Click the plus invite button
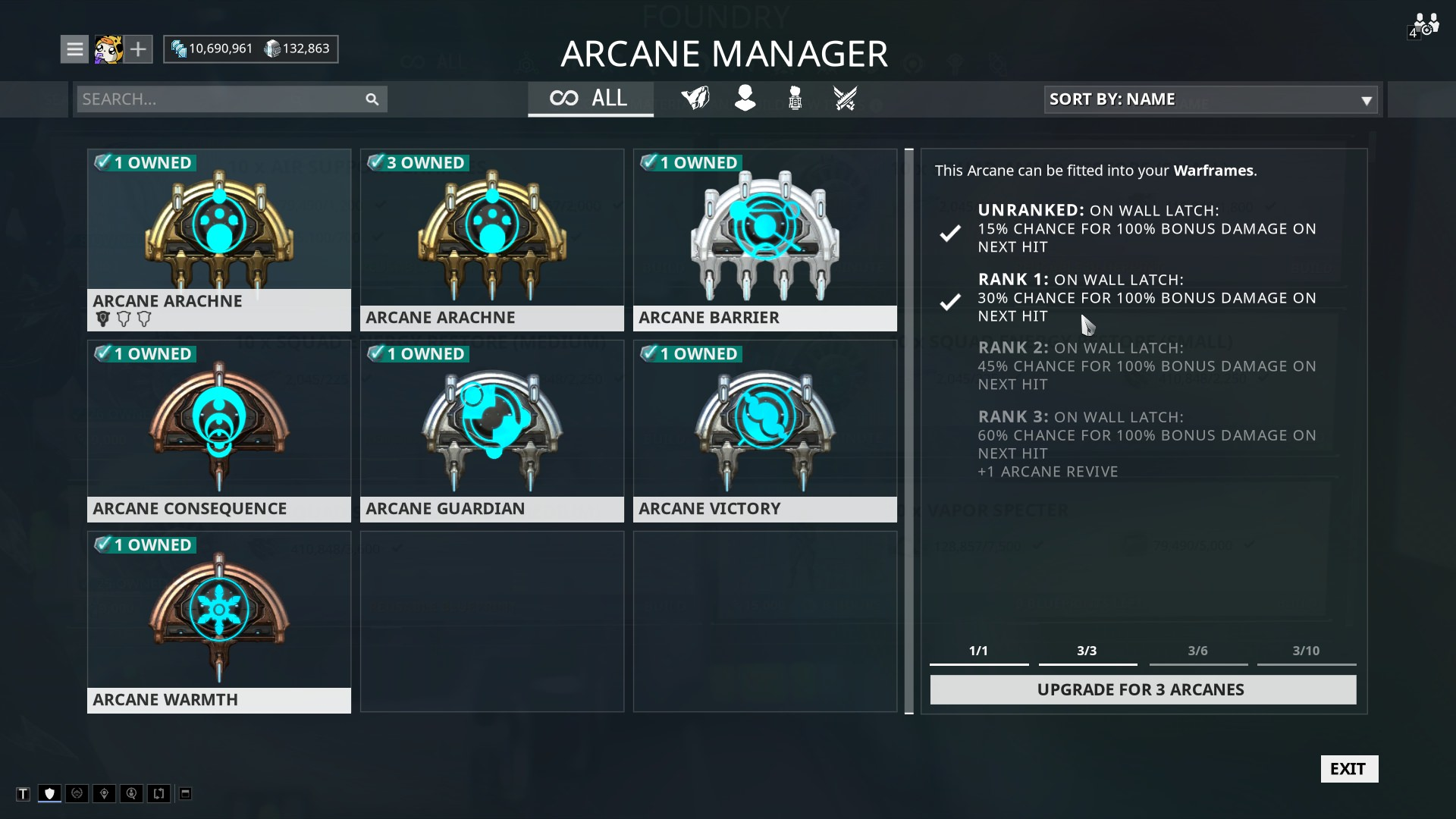 click(138, 49)
